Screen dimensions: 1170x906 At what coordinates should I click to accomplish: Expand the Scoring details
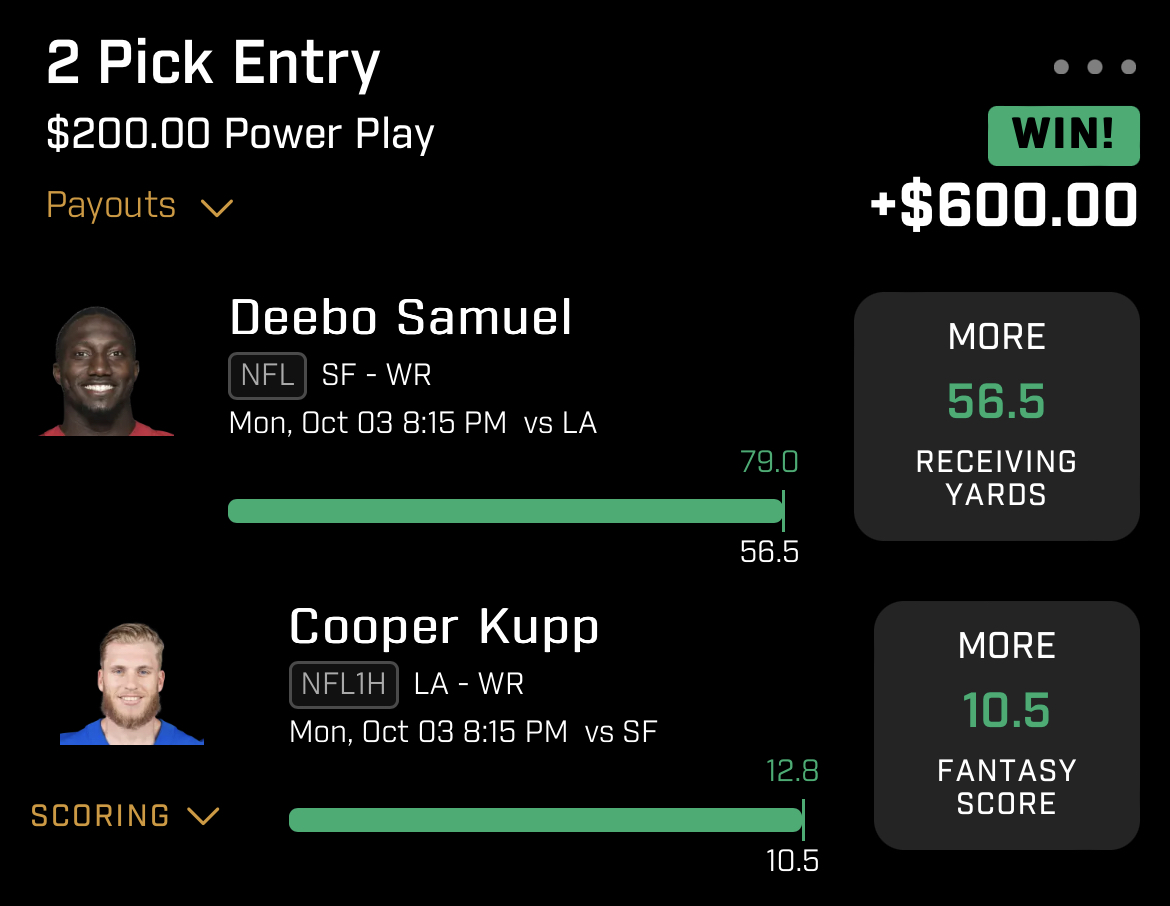pos(124,816)
